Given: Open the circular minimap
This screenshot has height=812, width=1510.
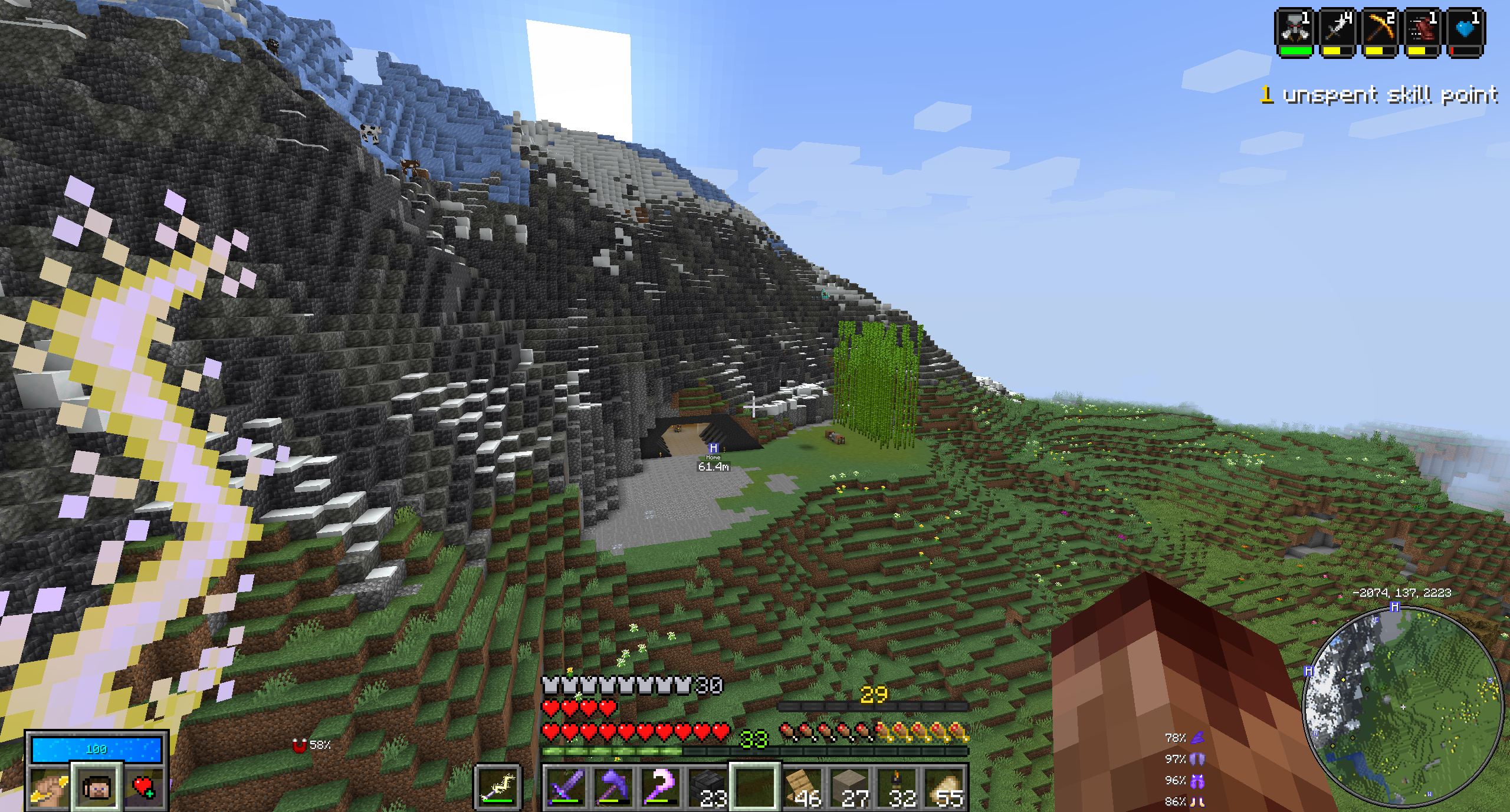Looking at the screenshot, I should [1403, 706].
